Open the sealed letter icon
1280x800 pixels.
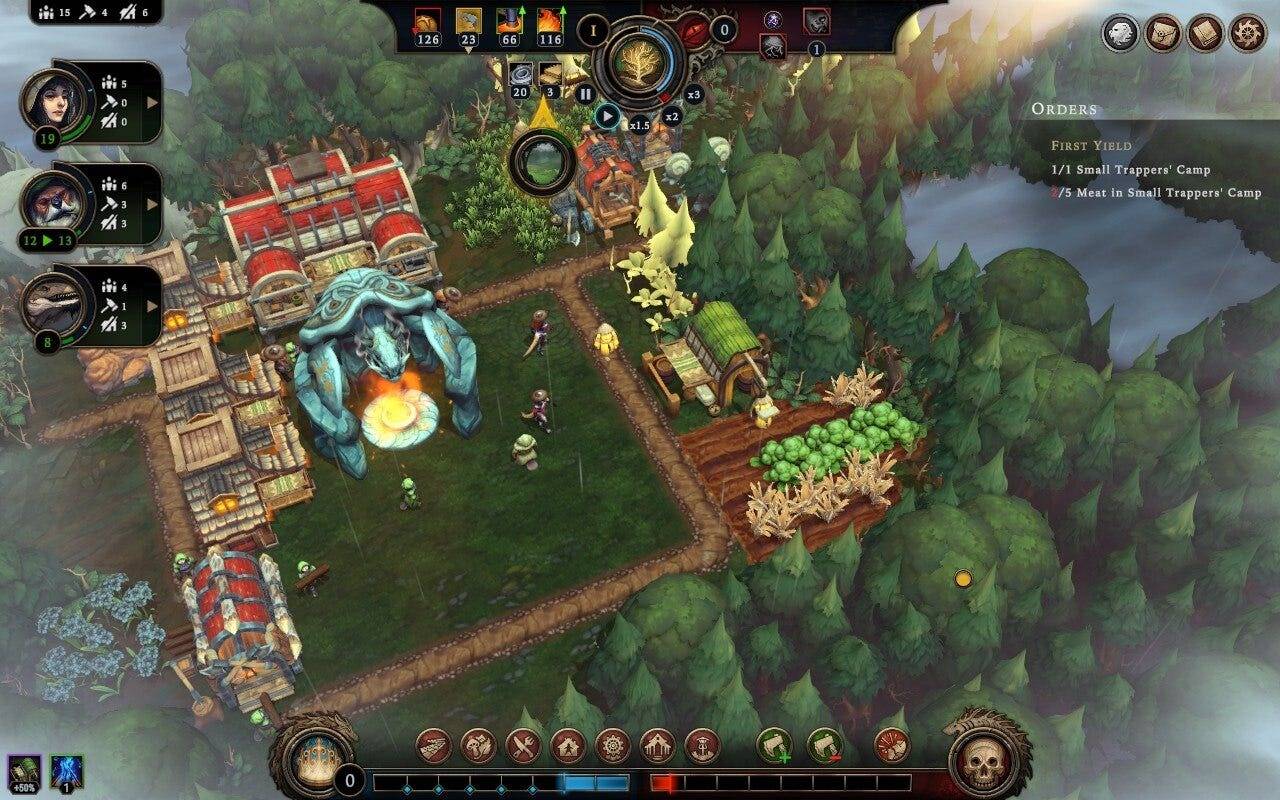click(1163, 33)
